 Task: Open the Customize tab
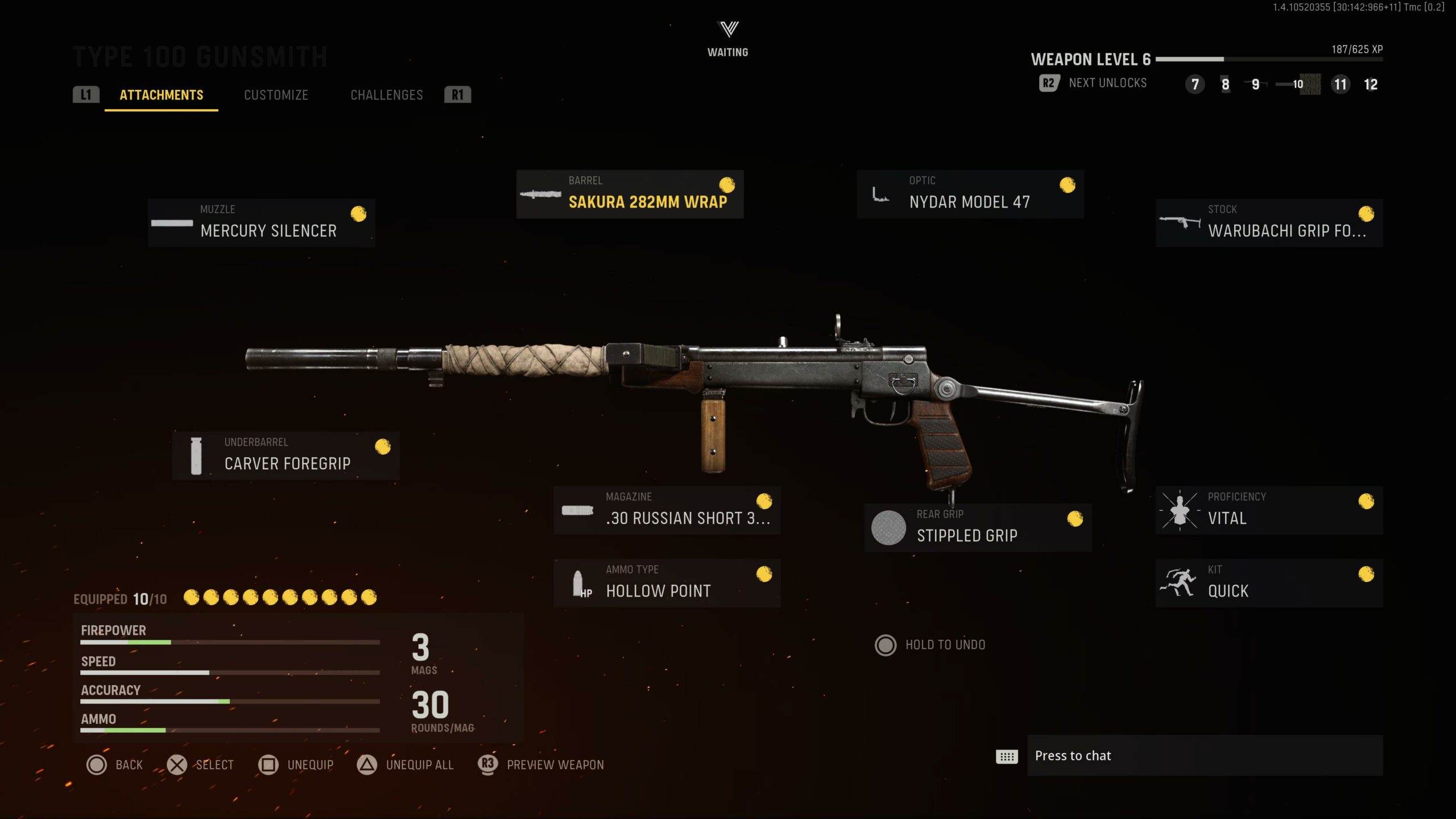click(276, 95)
